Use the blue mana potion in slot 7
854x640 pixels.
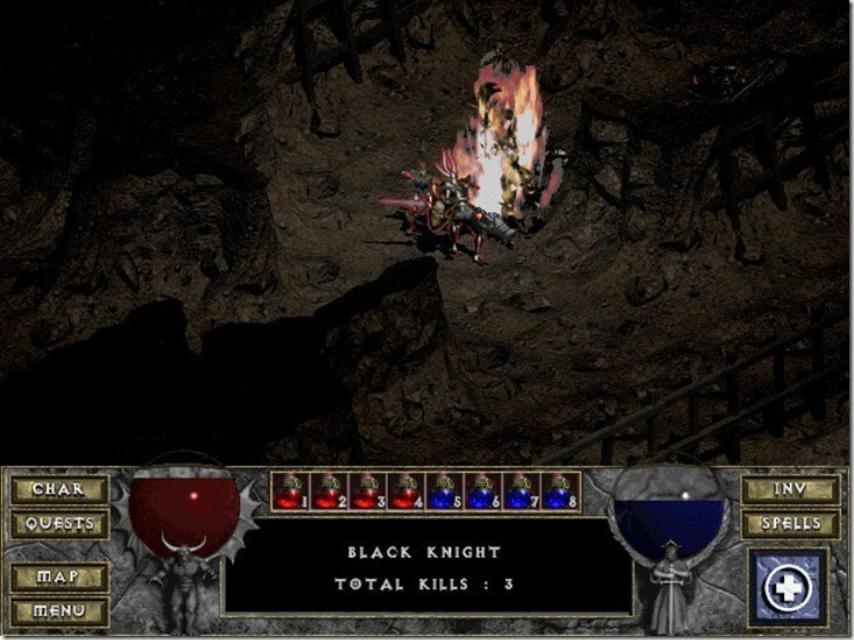(x=520, y=492)
